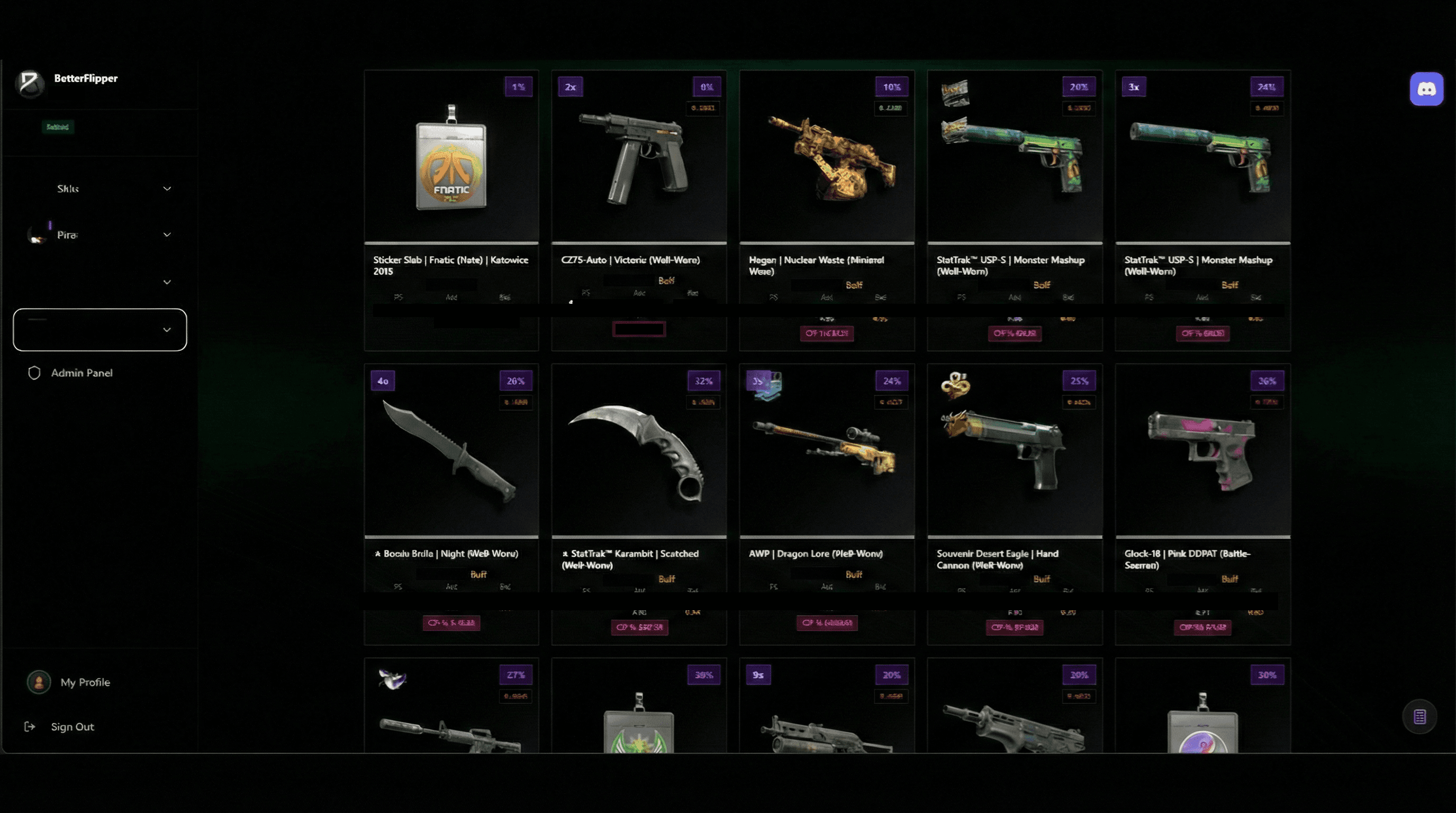
Task: Sign Out of the account
Action: coord(72,727)
